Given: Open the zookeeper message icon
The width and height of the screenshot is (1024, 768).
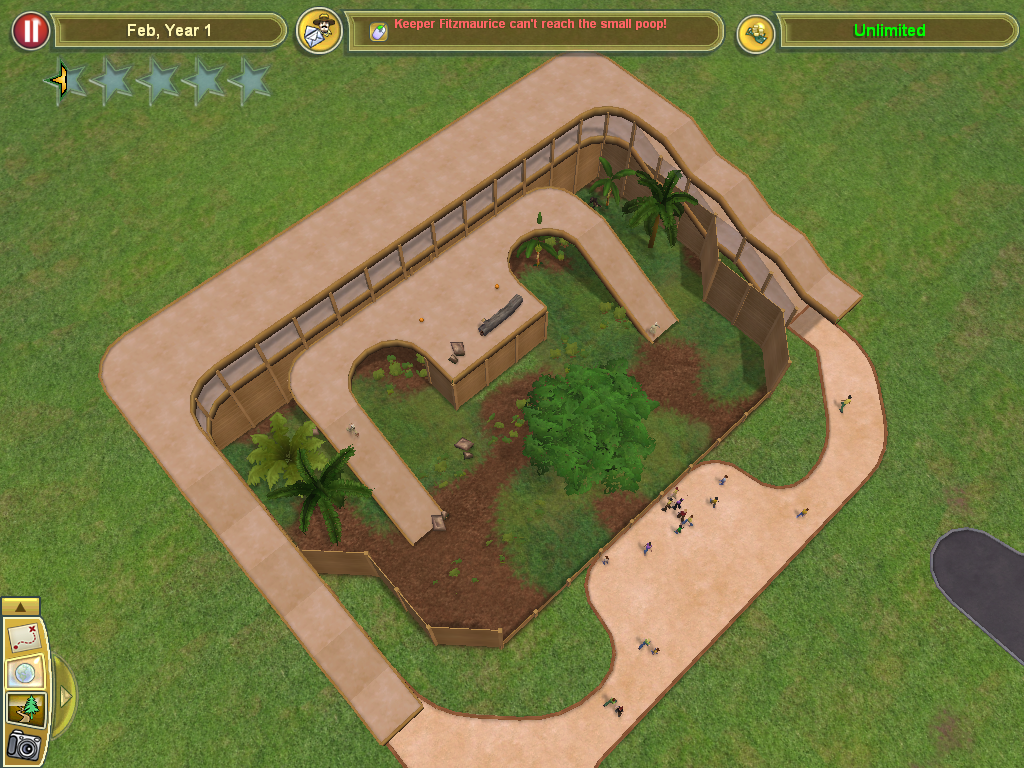Looking at the screenshot, I should [x=319, y=31].
